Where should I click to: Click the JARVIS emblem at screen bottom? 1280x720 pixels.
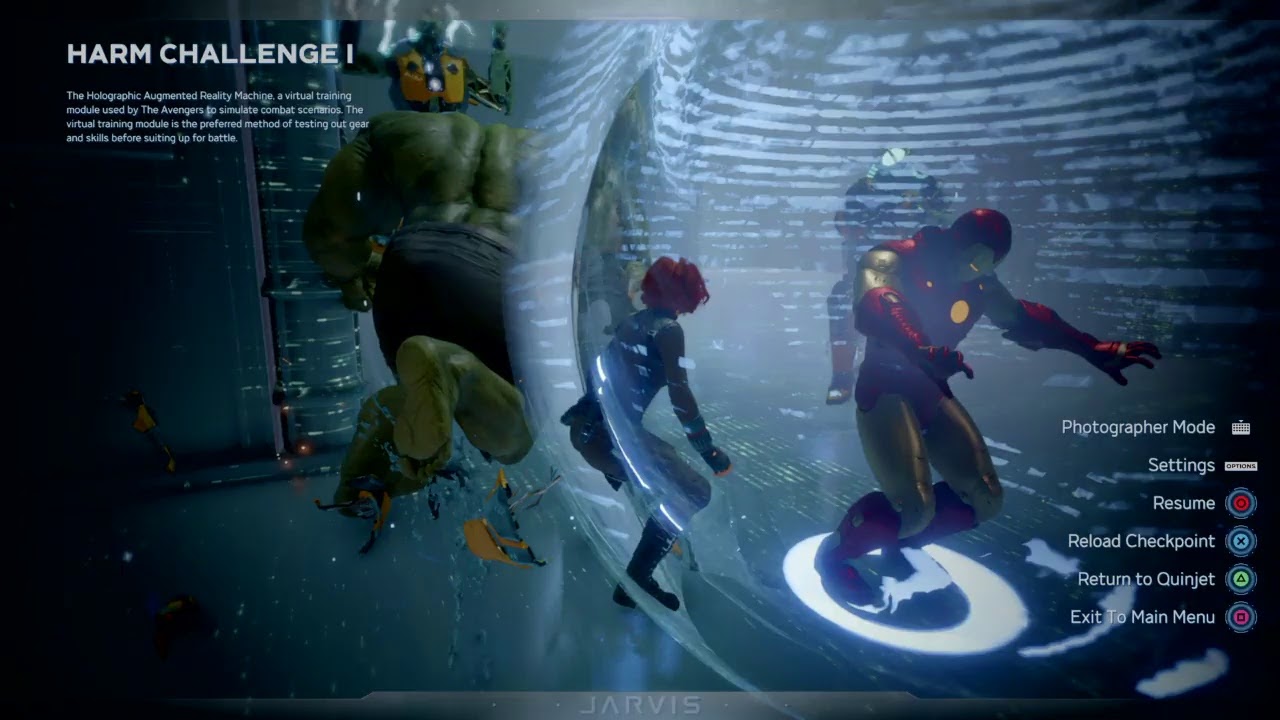(640, 705)
